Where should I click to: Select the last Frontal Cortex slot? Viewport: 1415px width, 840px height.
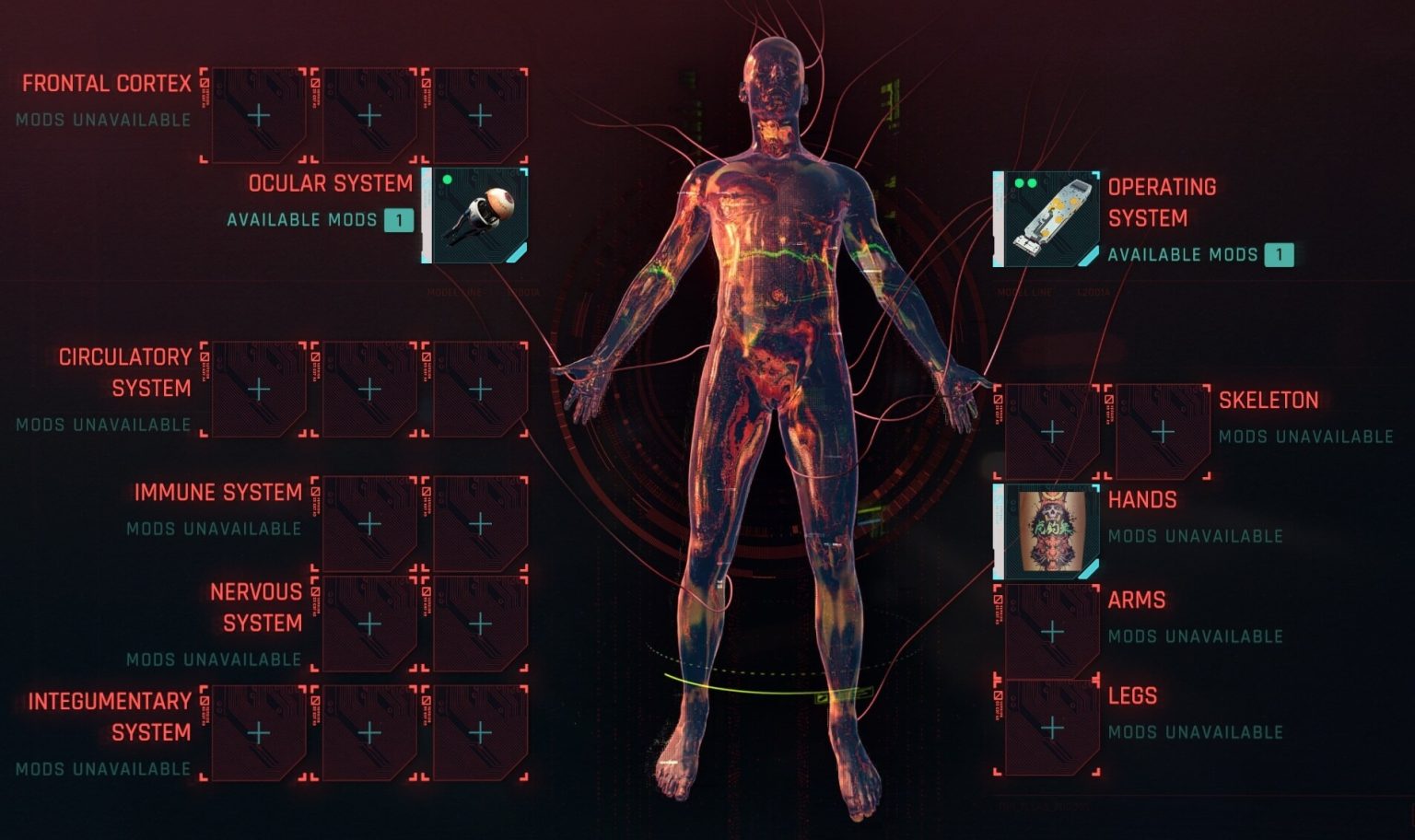point(479,113)
